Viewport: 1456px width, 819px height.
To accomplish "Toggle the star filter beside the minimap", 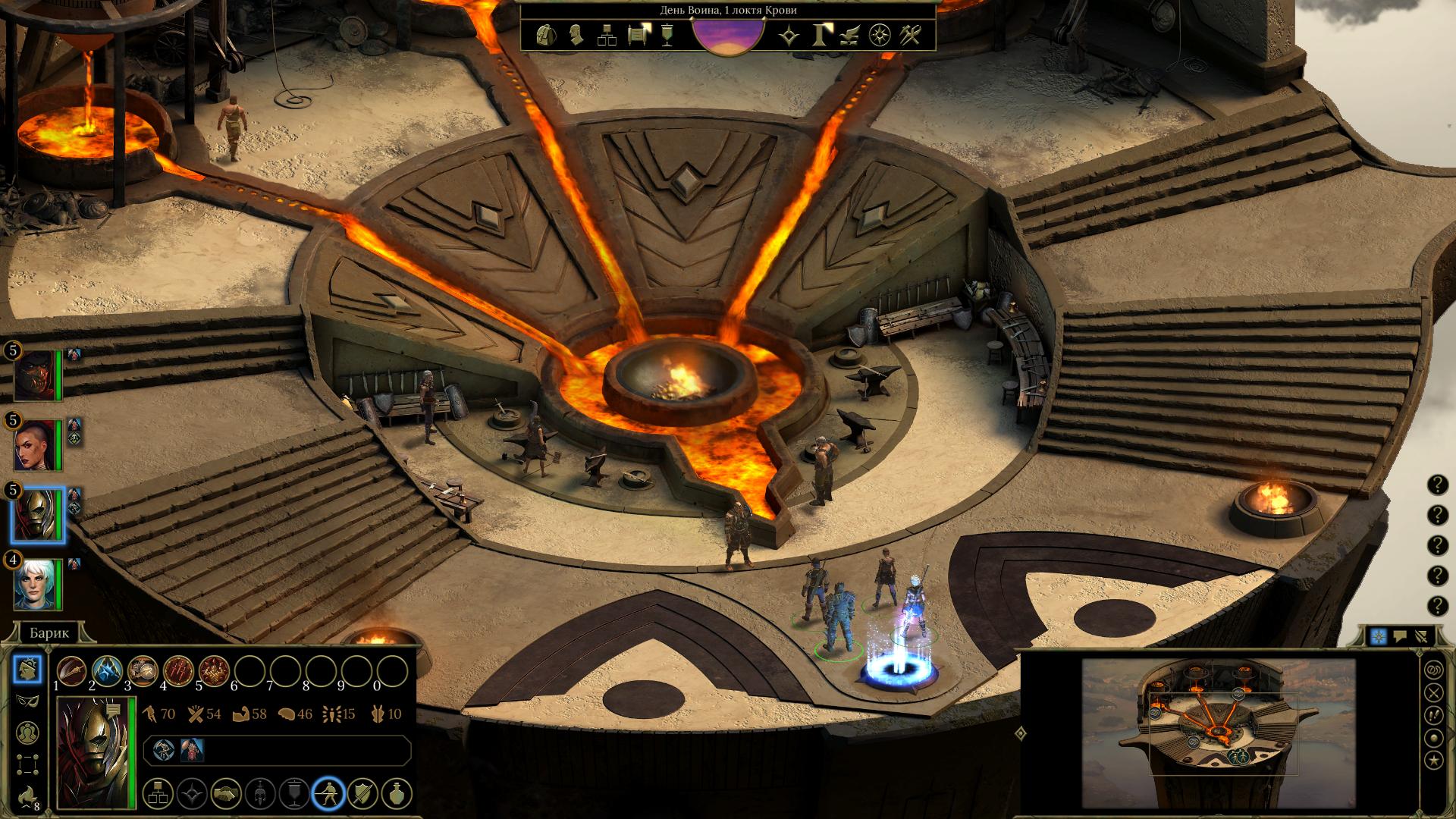I will tap(1433, 759).
